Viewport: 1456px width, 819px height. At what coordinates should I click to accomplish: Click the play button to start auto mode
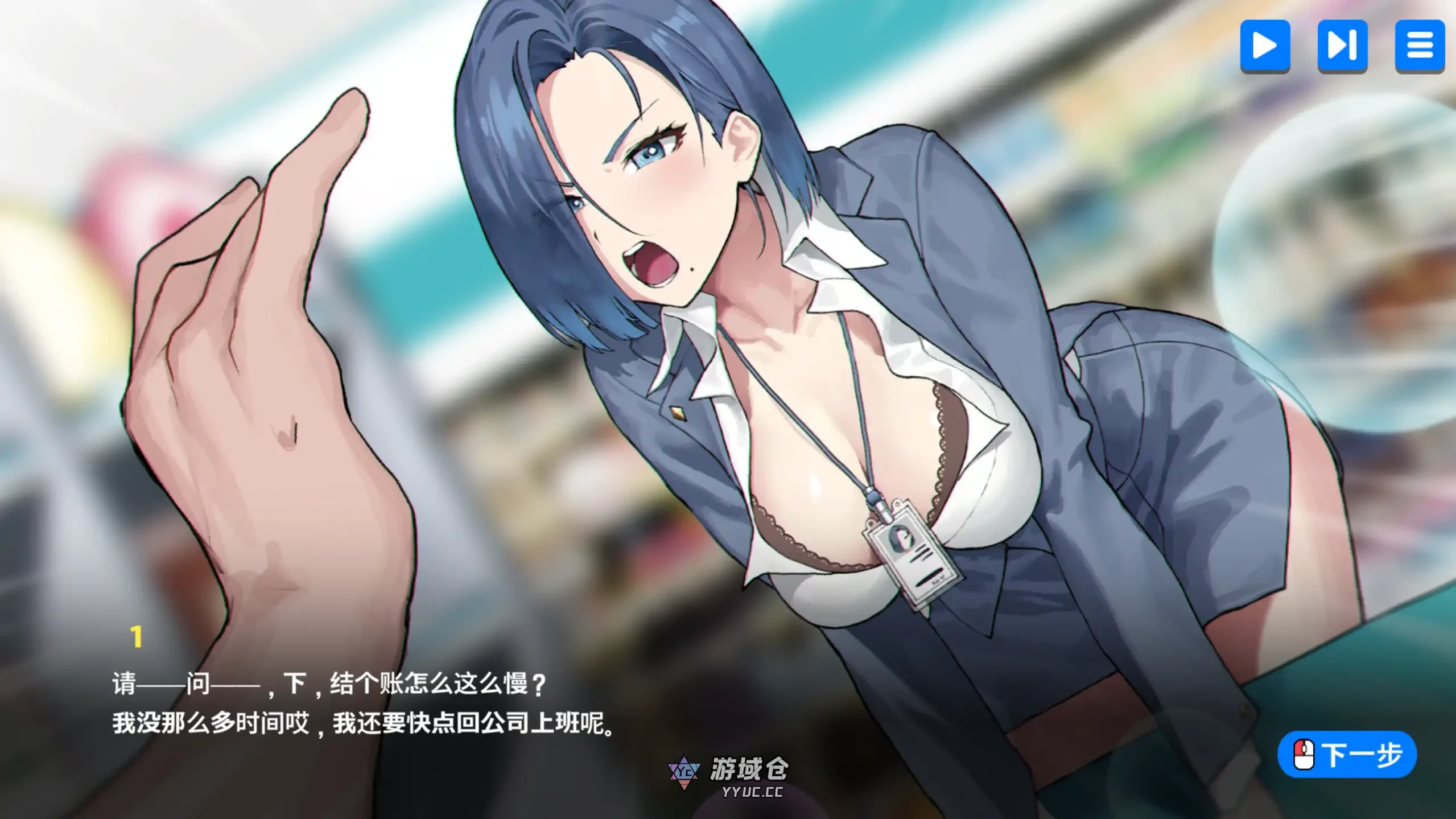[x=1264, y=47]
